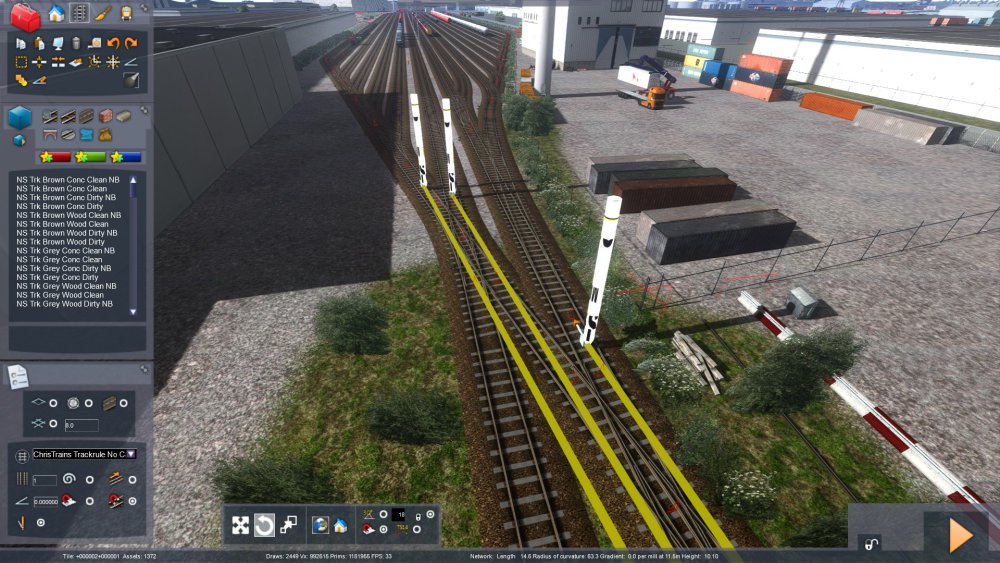Click the orange redo arrow
The width and height of the screenshot is (1000, 563).
pyautogui.click(x=130, y=43)
